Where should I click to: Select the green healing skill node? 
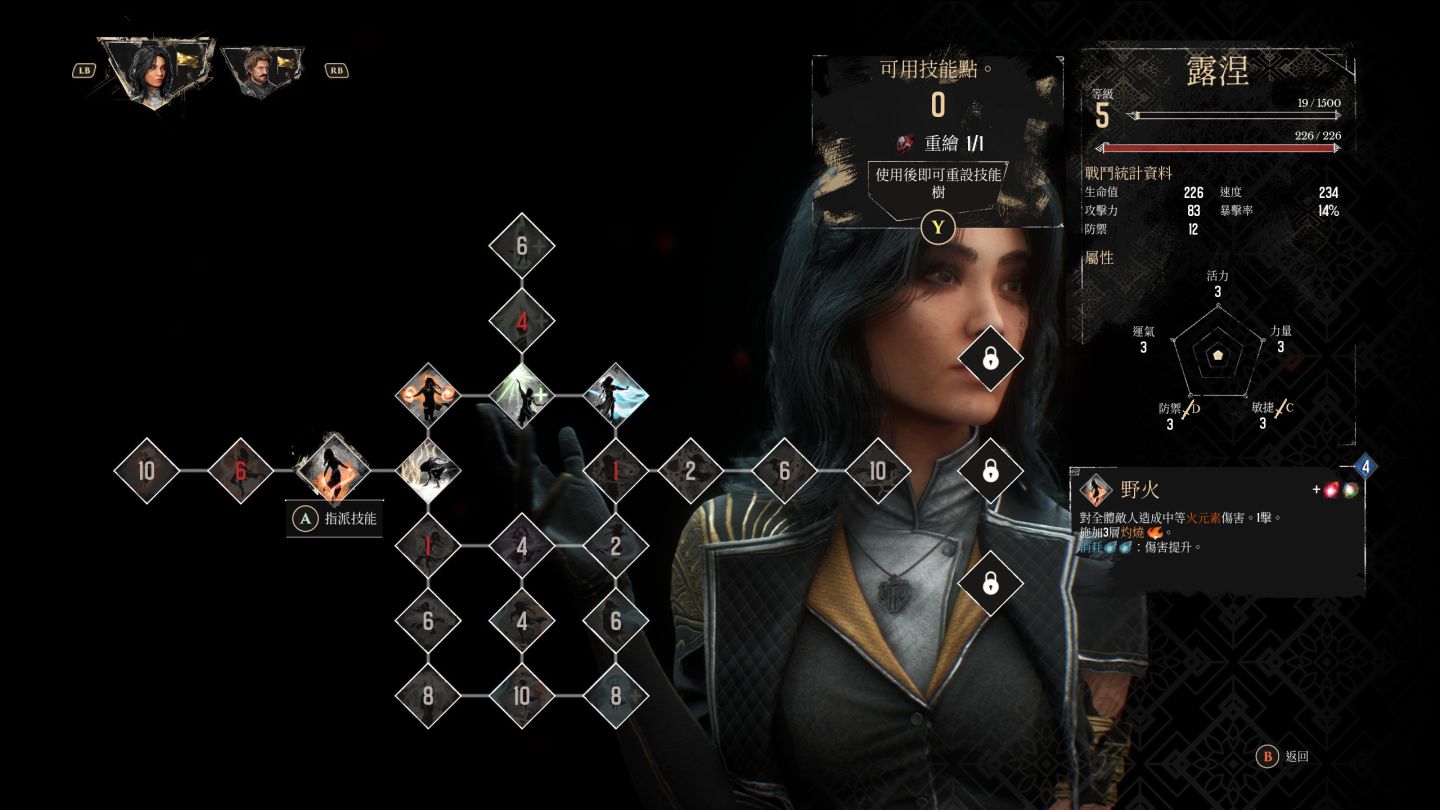point(522,395)
